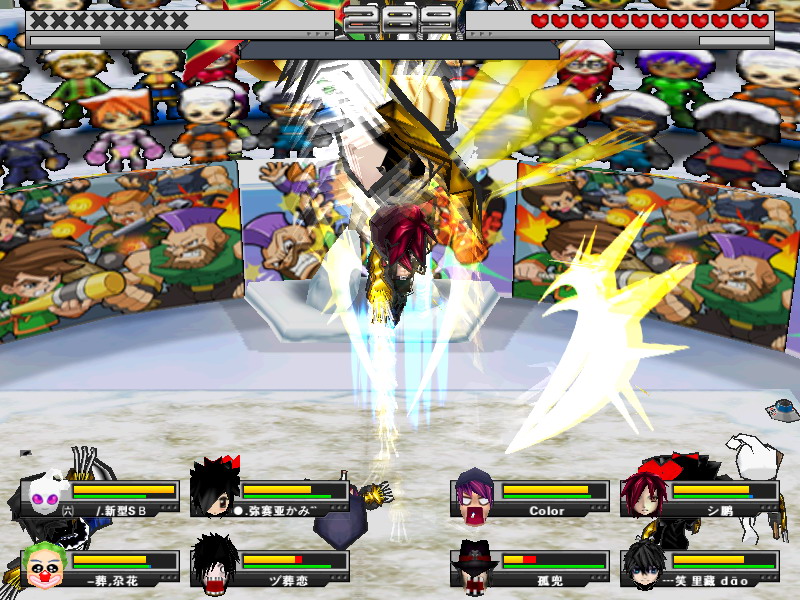Viewport: 800px width, 600px height.
Task: Select the black top hat player portrait
Action: [473, 566]
